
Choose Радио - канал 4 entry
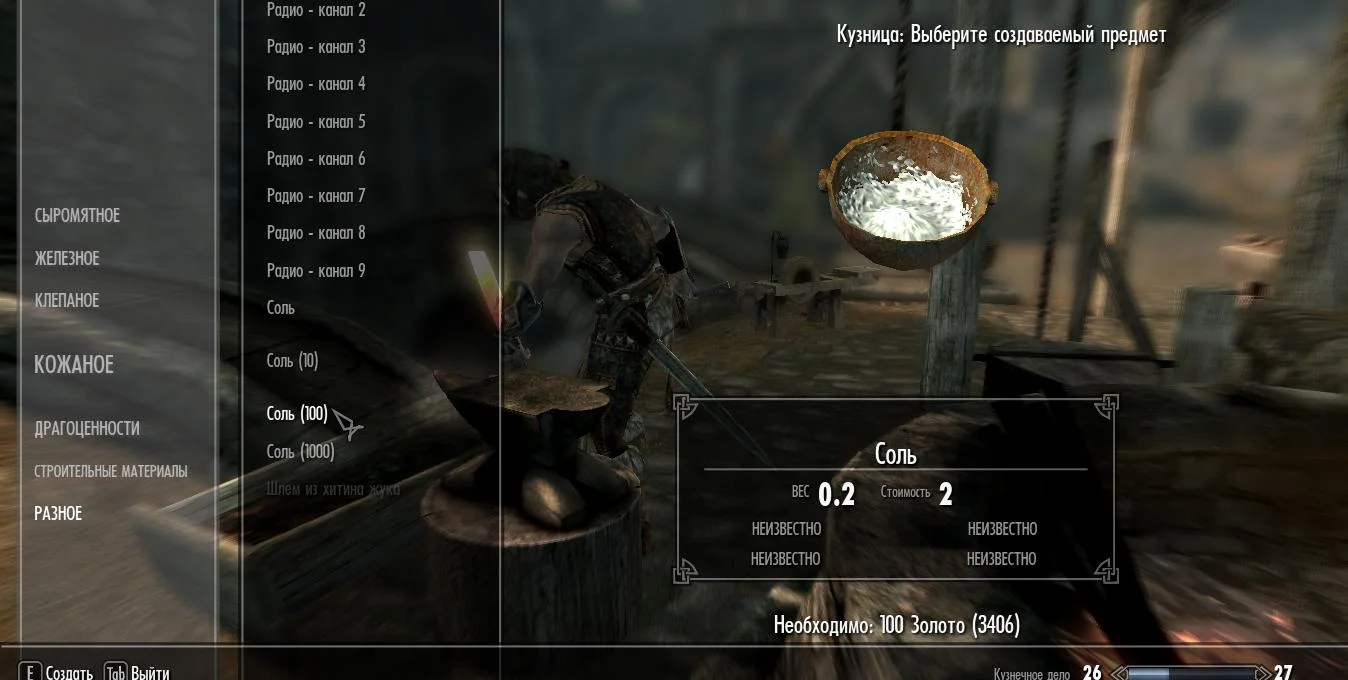click(x=316, y=84)
